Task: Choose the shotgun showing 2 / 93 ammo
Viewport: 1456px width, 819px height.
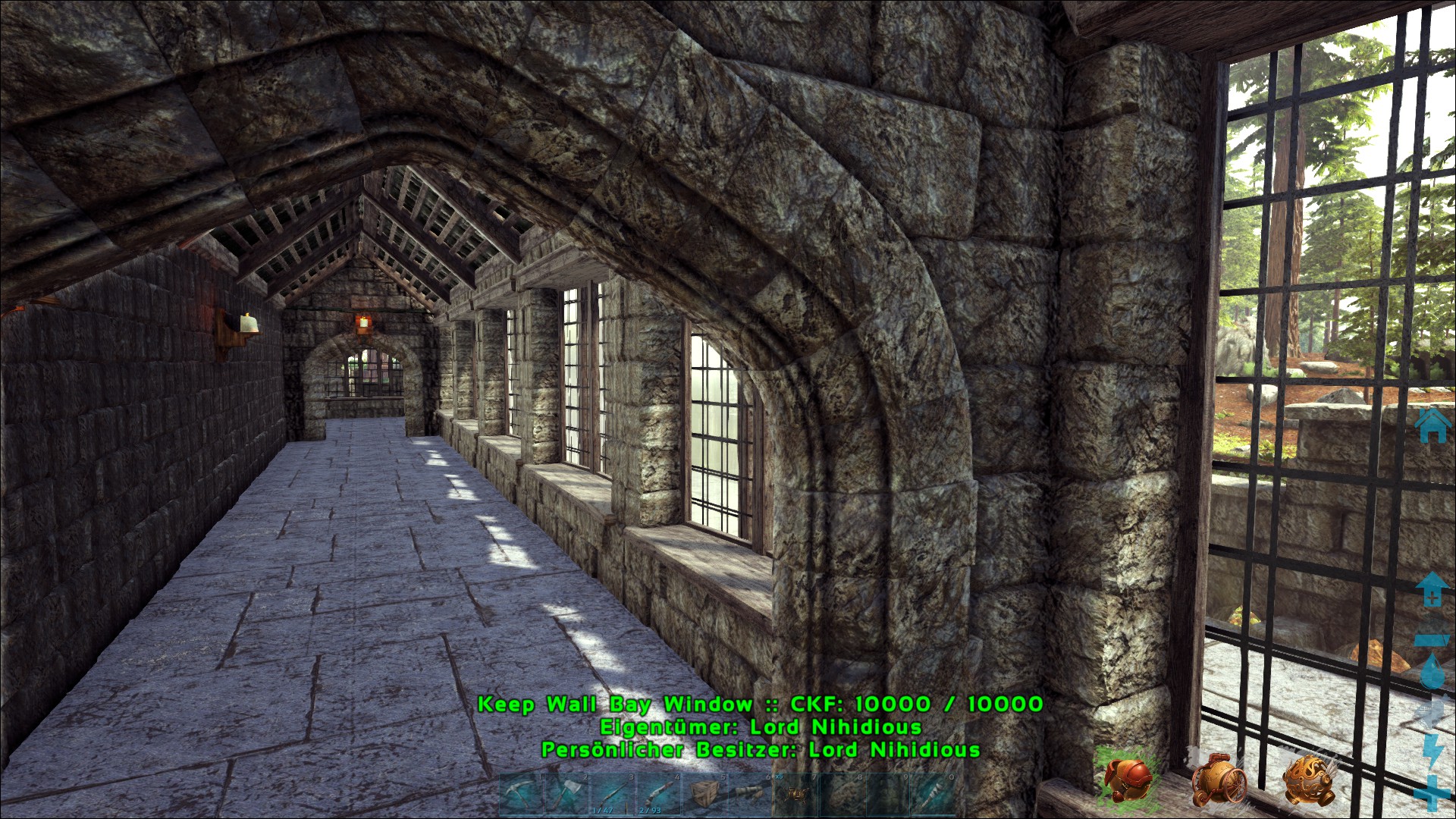Action: [659, 795]
